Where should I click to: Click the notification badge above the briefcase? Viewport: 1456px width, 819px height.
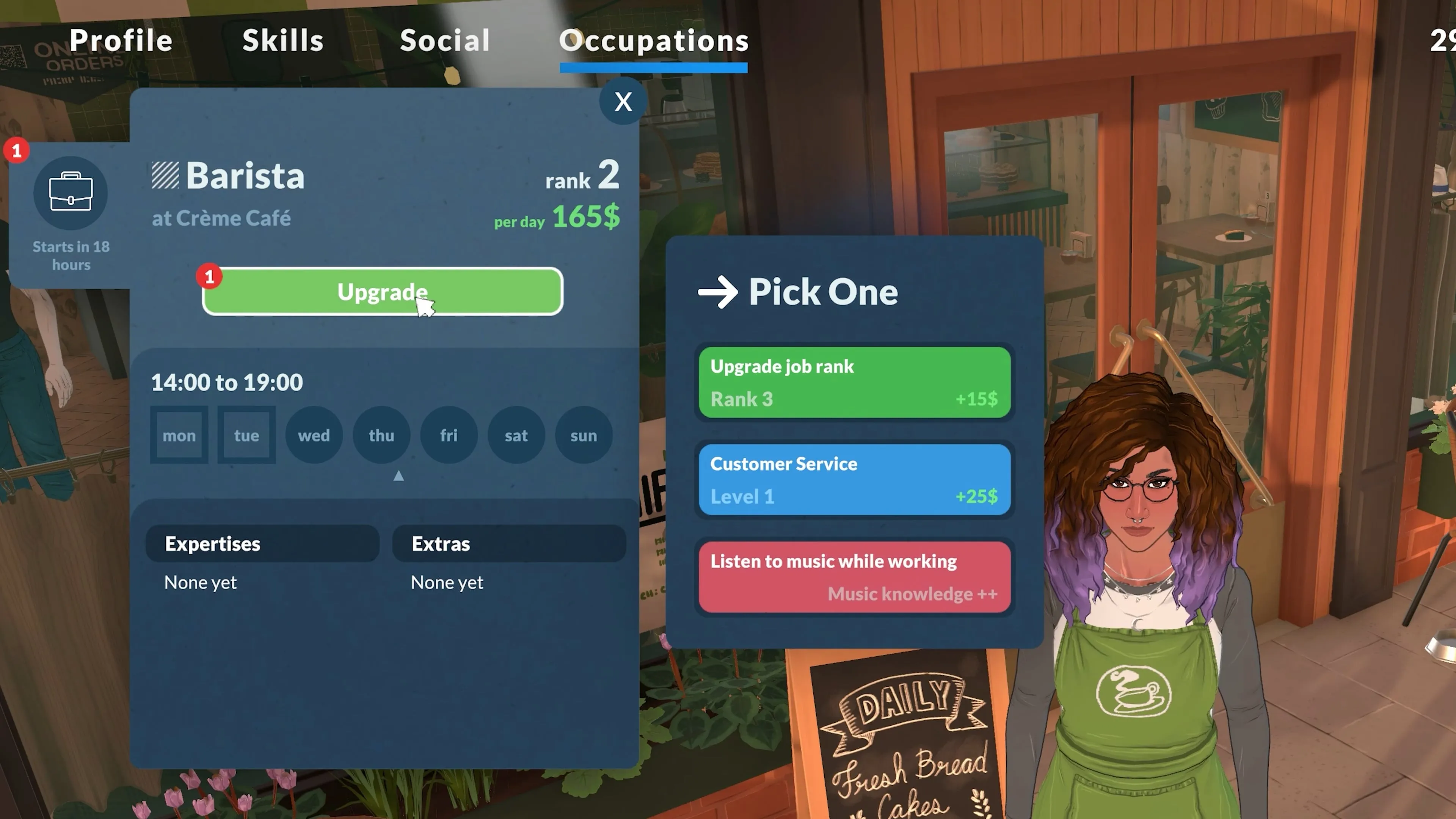coord(17,151)
